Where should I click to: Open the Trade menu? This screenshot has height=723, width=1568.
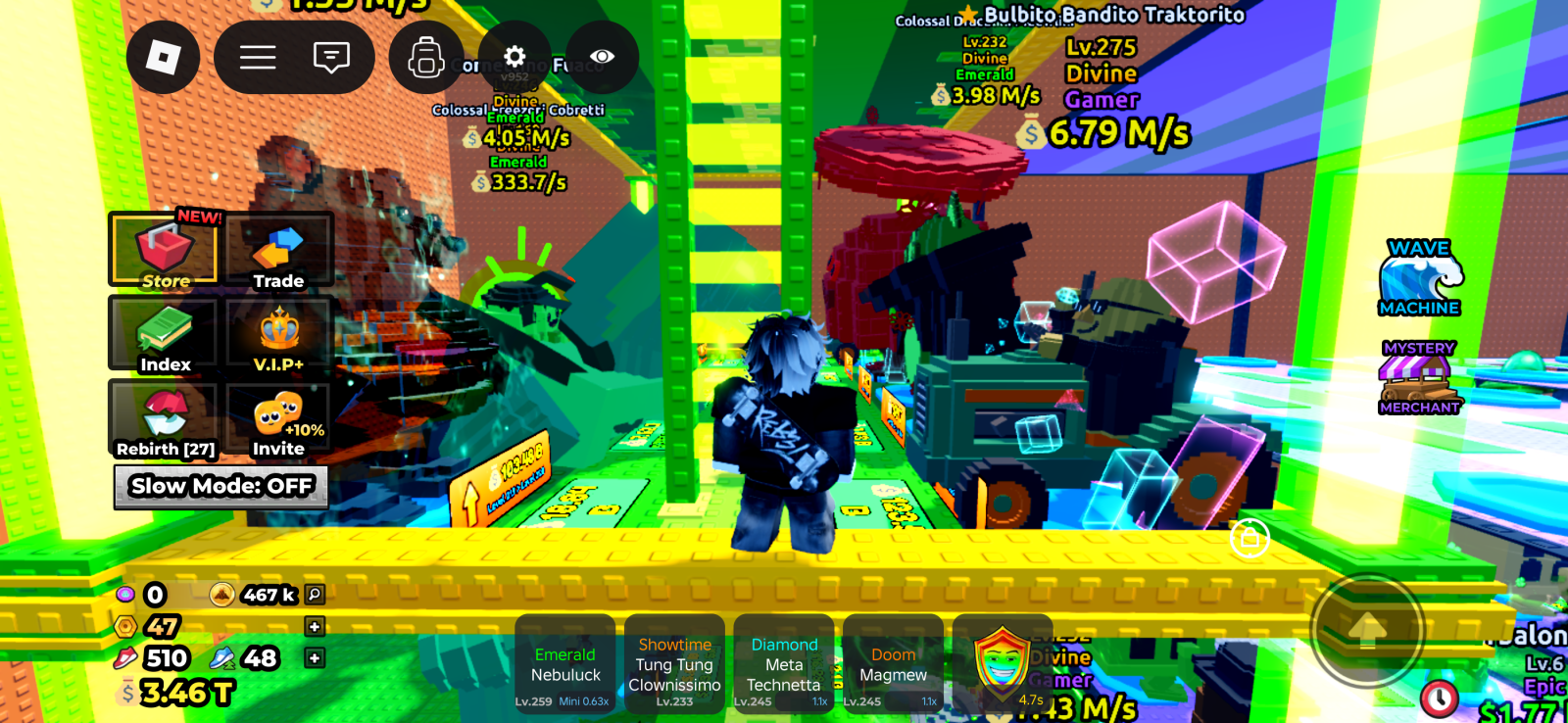(x=279, y=253)
